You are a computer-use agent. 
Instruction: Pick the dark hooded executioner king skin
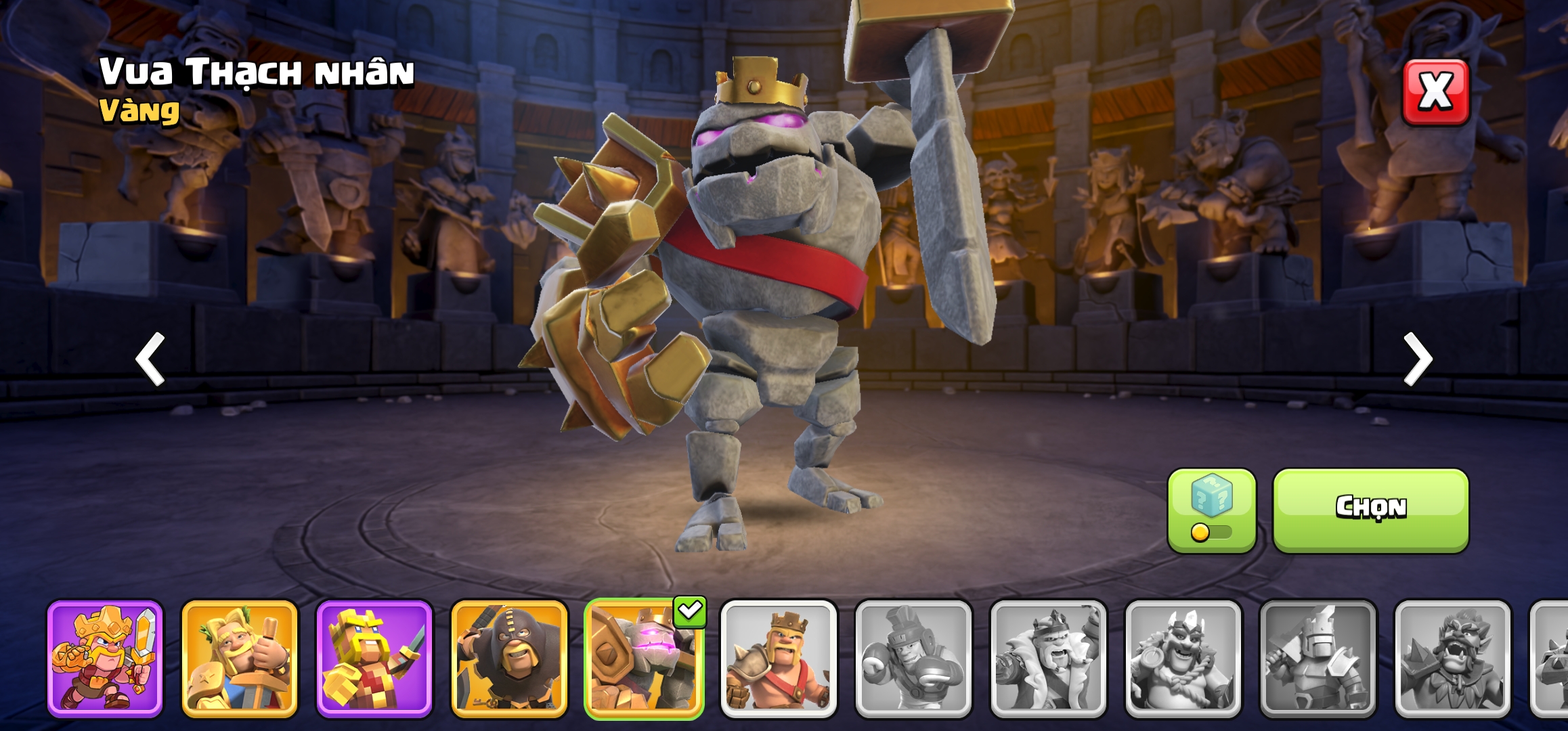(509, 658)
